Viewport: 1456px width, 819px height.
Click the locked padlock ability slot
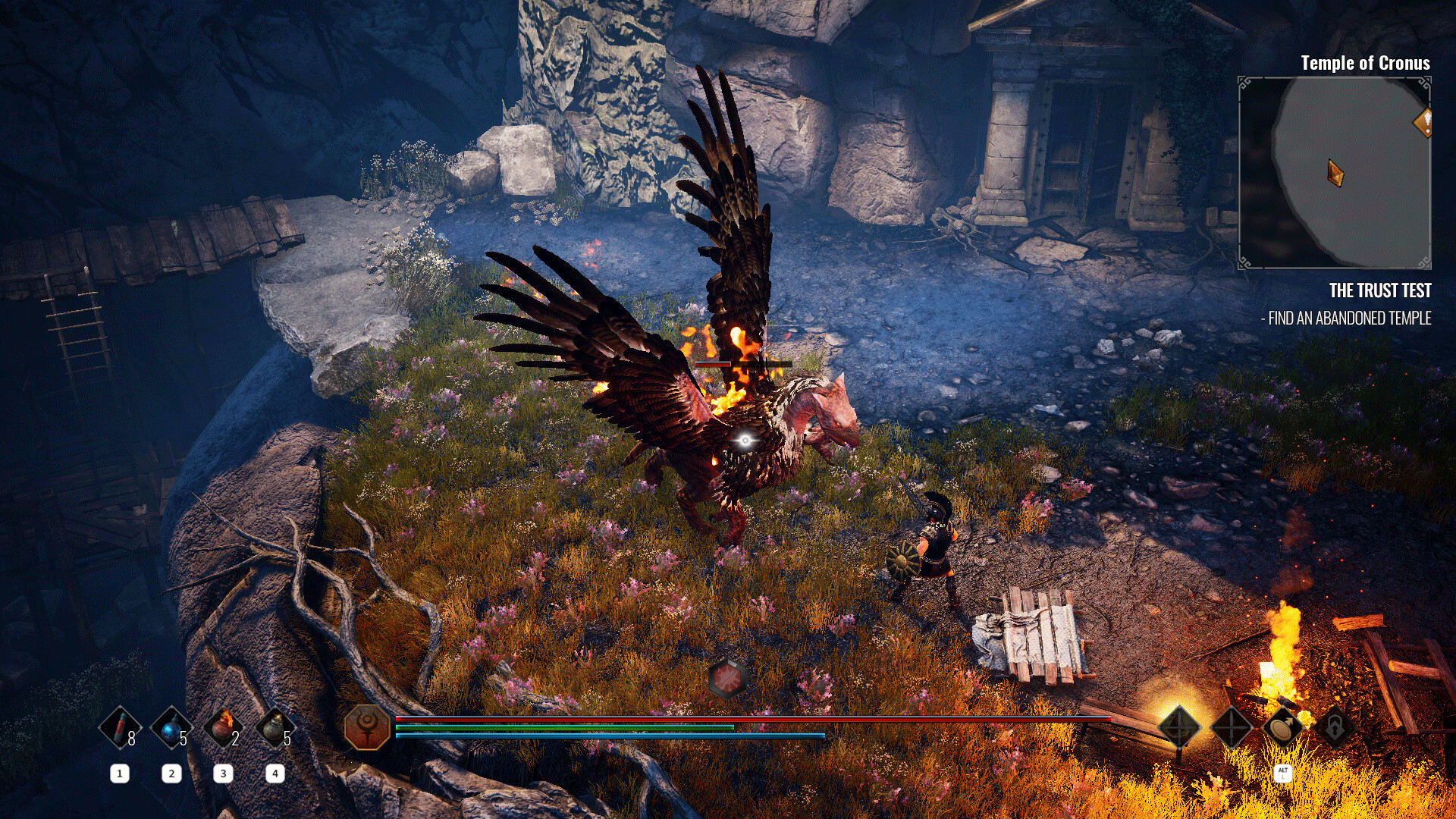pyautogui.click(x=1334, y=727)
